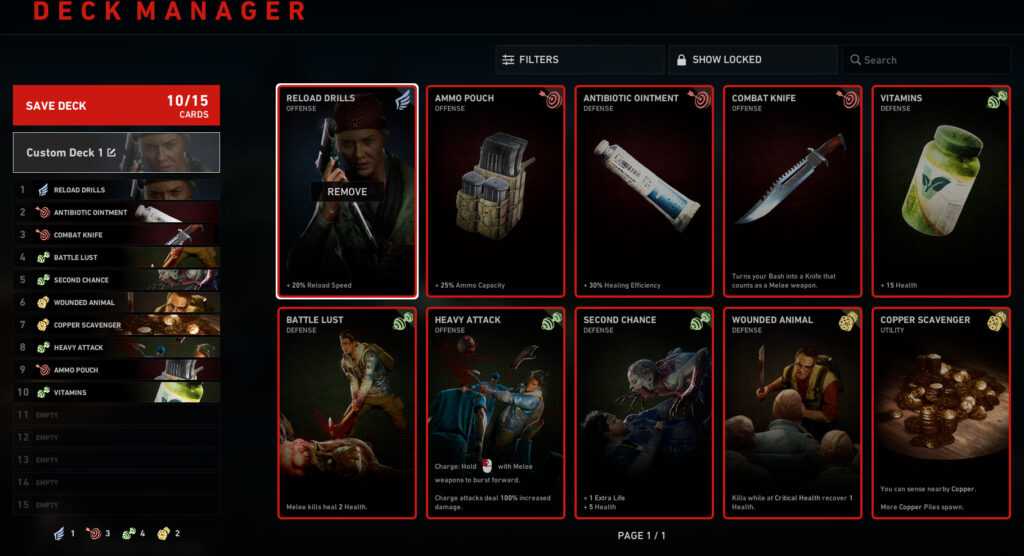Select the Ammo Pouch card
Image resolution: width=1024 pixels, height=556 pixels.
pyautogui.click(x=496, y=191)
